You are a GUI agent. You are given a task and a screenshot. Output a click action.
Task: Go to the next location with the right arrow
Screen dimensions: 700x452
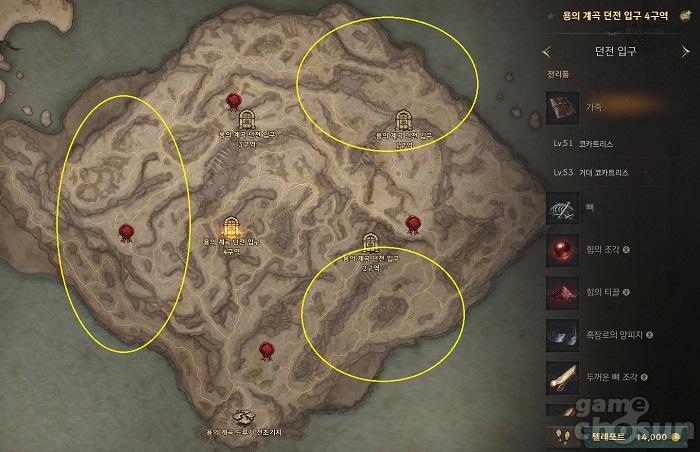(684, 51)
